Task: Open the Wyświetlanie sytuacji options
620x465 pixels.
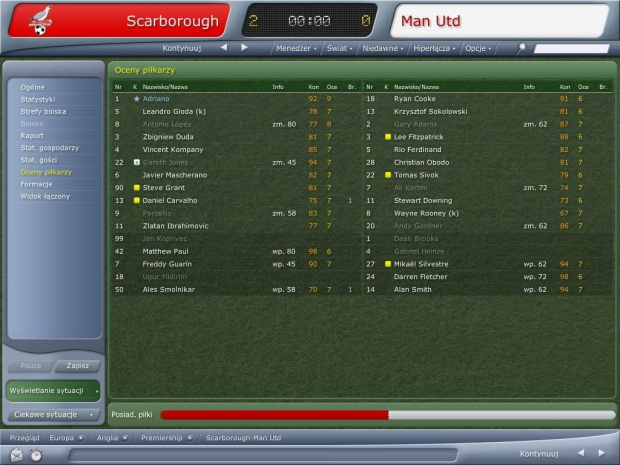Action: (x=52, y=389)
